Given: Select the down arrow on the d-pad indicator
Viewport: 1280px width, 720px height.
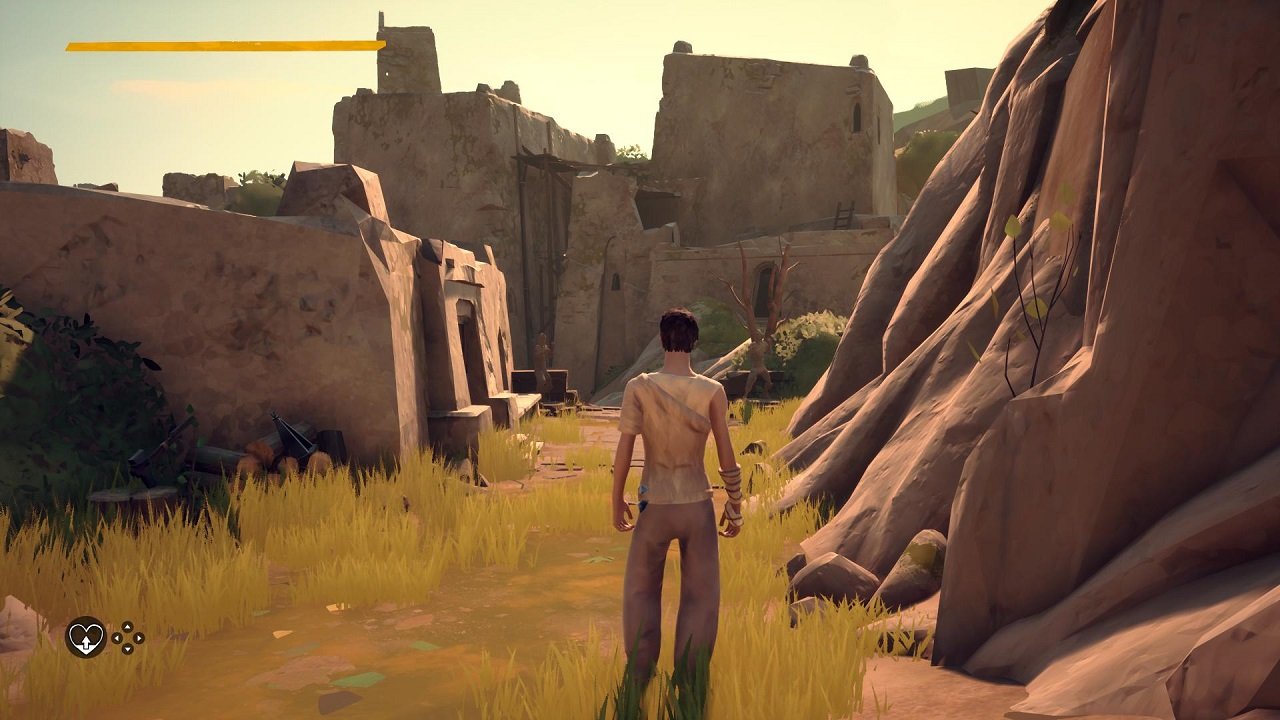Looking at the screenshot, I should 127,649.
